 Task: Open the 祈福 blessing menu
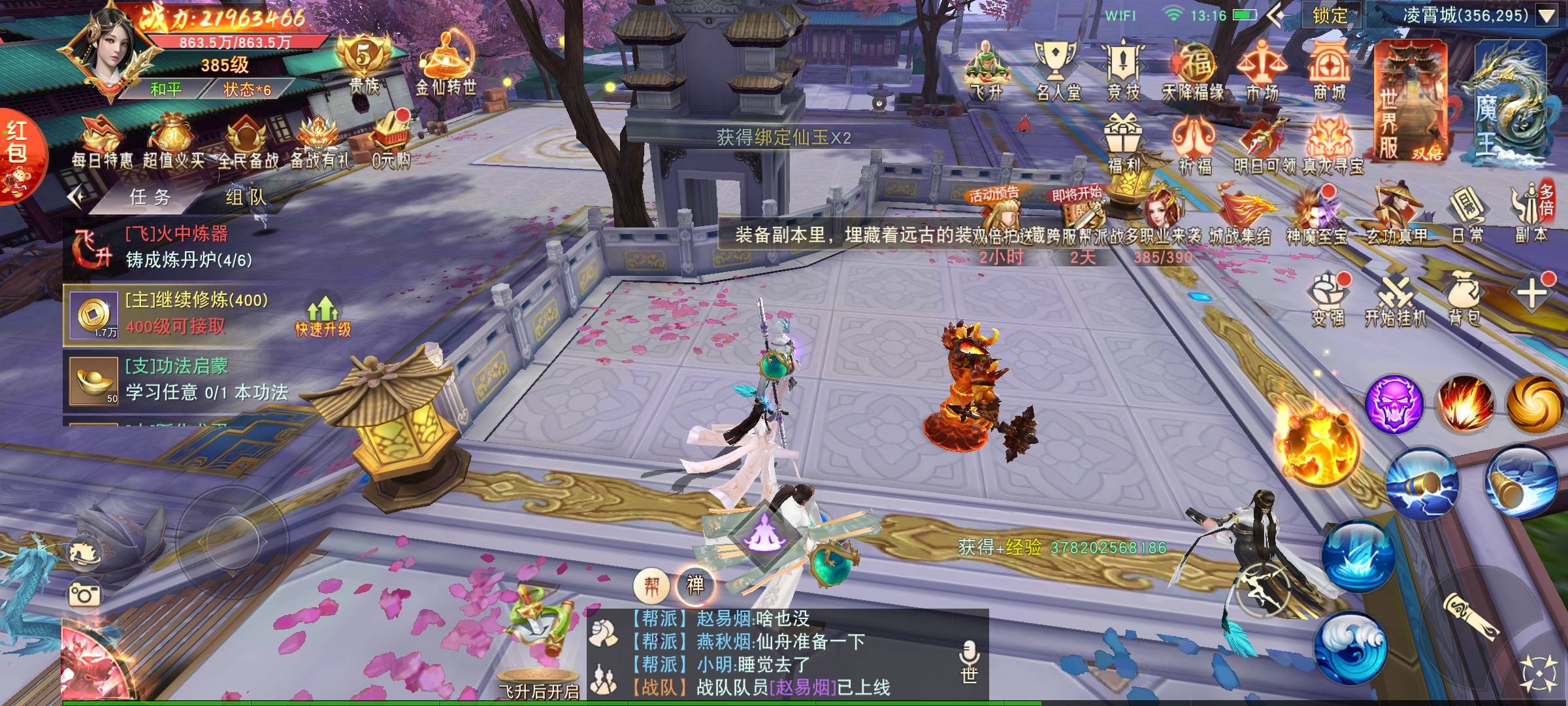click(x=1195, y=144)
